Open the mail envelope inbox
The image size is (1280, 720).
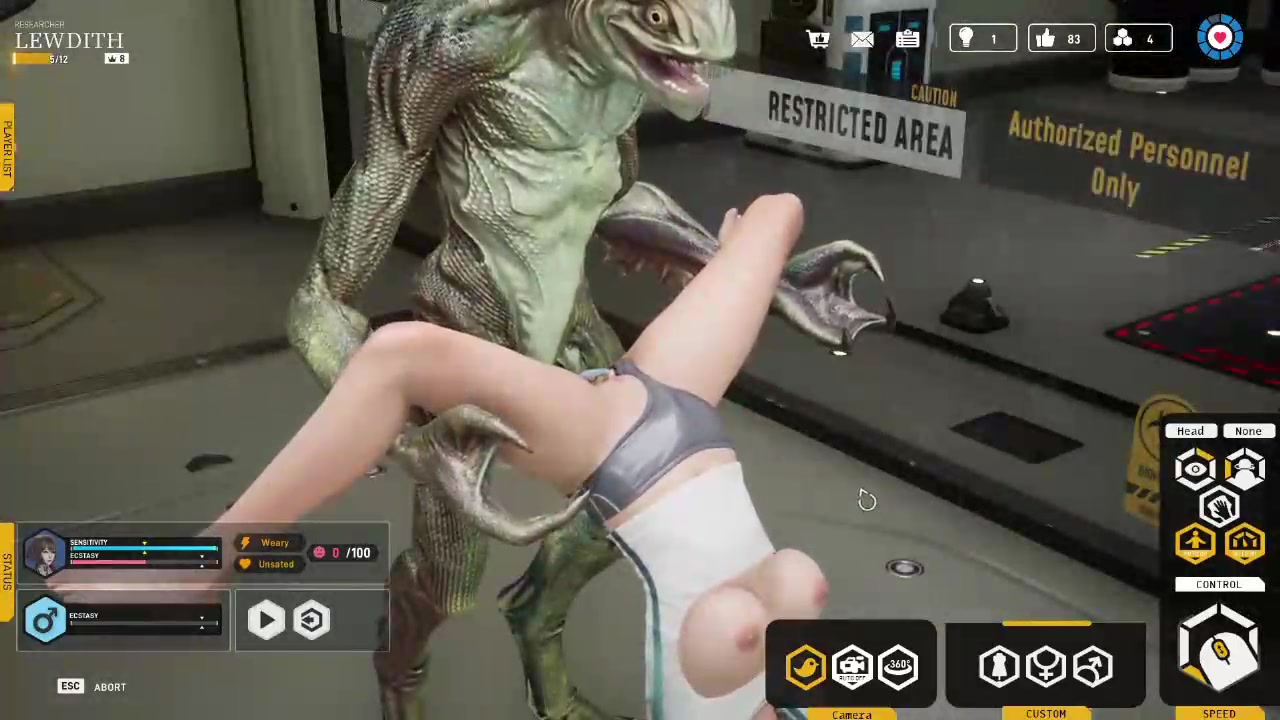click(862, 39)
